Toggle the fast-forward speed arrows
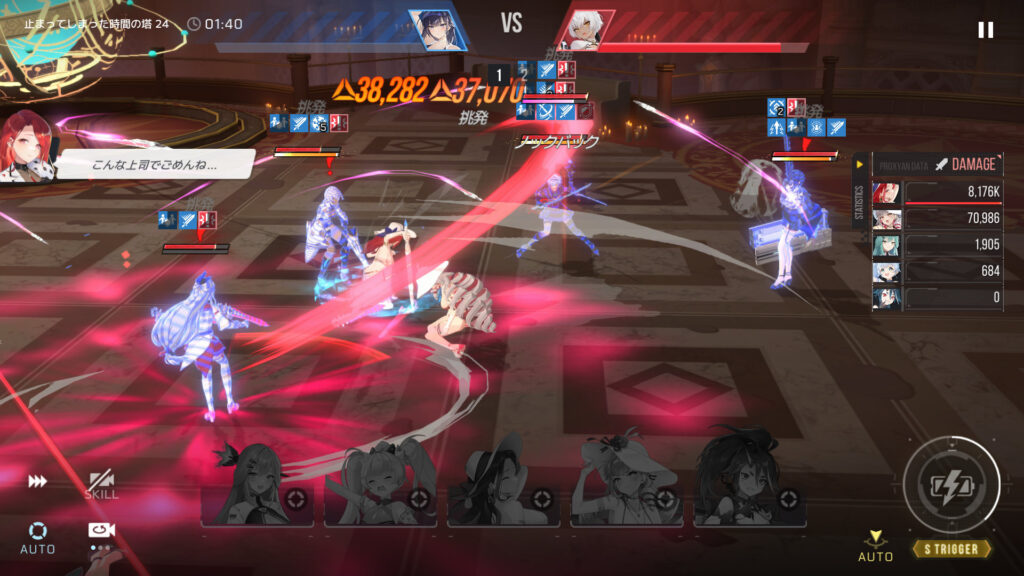 [x=37, y=482]
